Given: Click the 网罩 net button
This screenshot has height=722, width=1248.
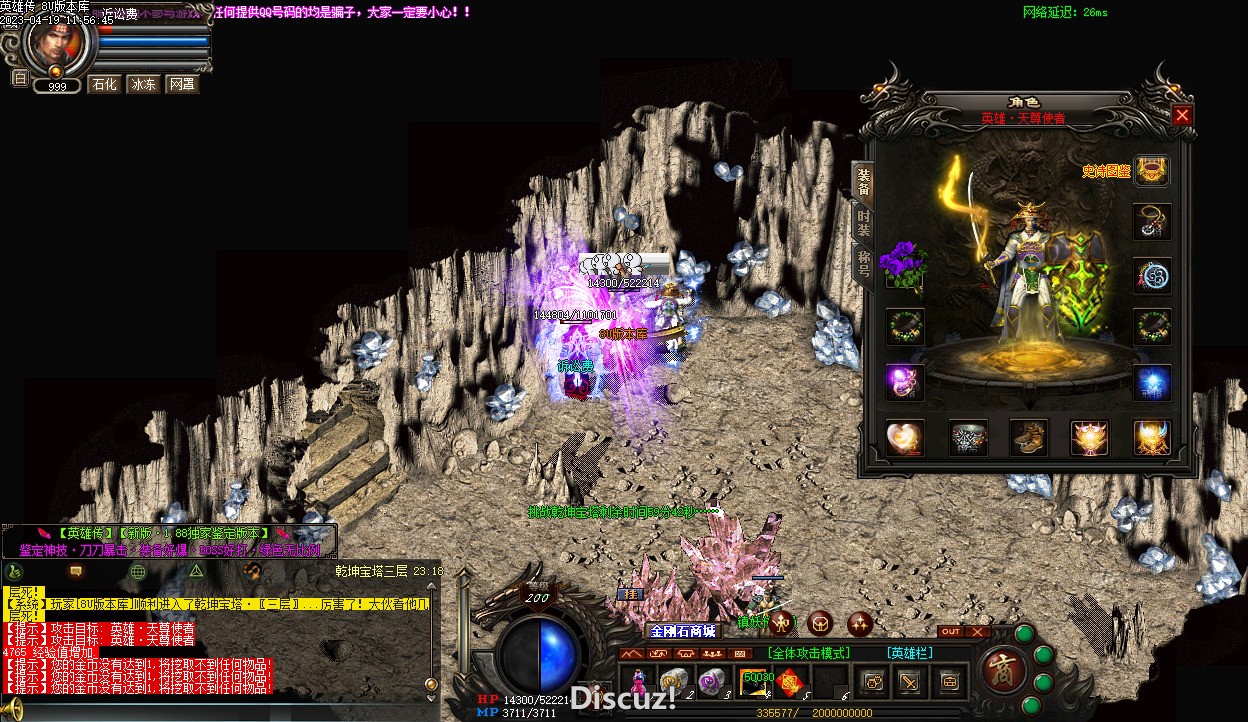Looking at the screenshot, I should pos(181,84).
